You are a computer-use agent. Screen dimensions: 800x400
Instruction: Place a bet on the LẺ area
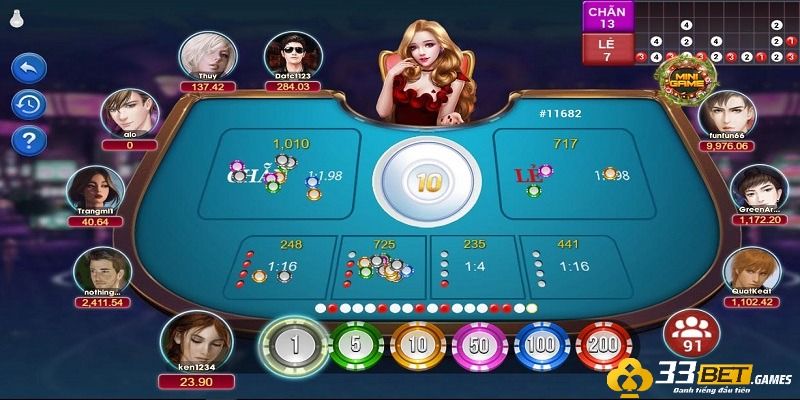(566, 175)
